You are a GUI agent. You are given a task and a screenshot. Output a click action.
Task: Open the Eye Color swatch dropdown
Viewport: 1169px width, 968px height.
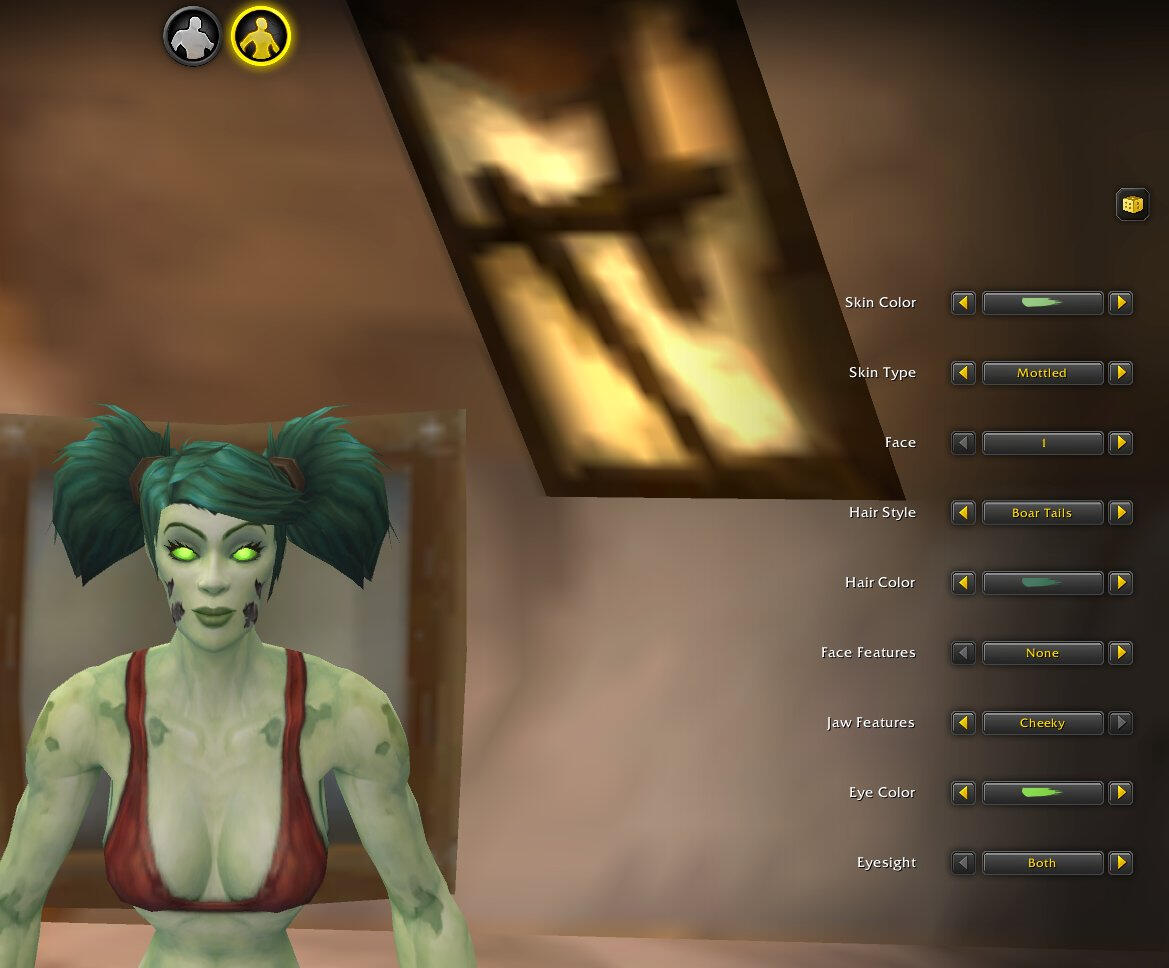pos(1042,793)
